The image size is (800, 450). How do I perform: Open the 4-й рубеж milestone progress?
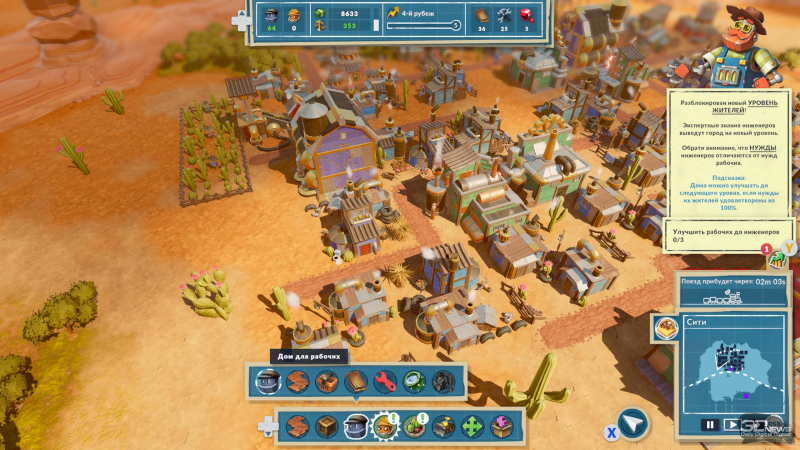point(424,19)
